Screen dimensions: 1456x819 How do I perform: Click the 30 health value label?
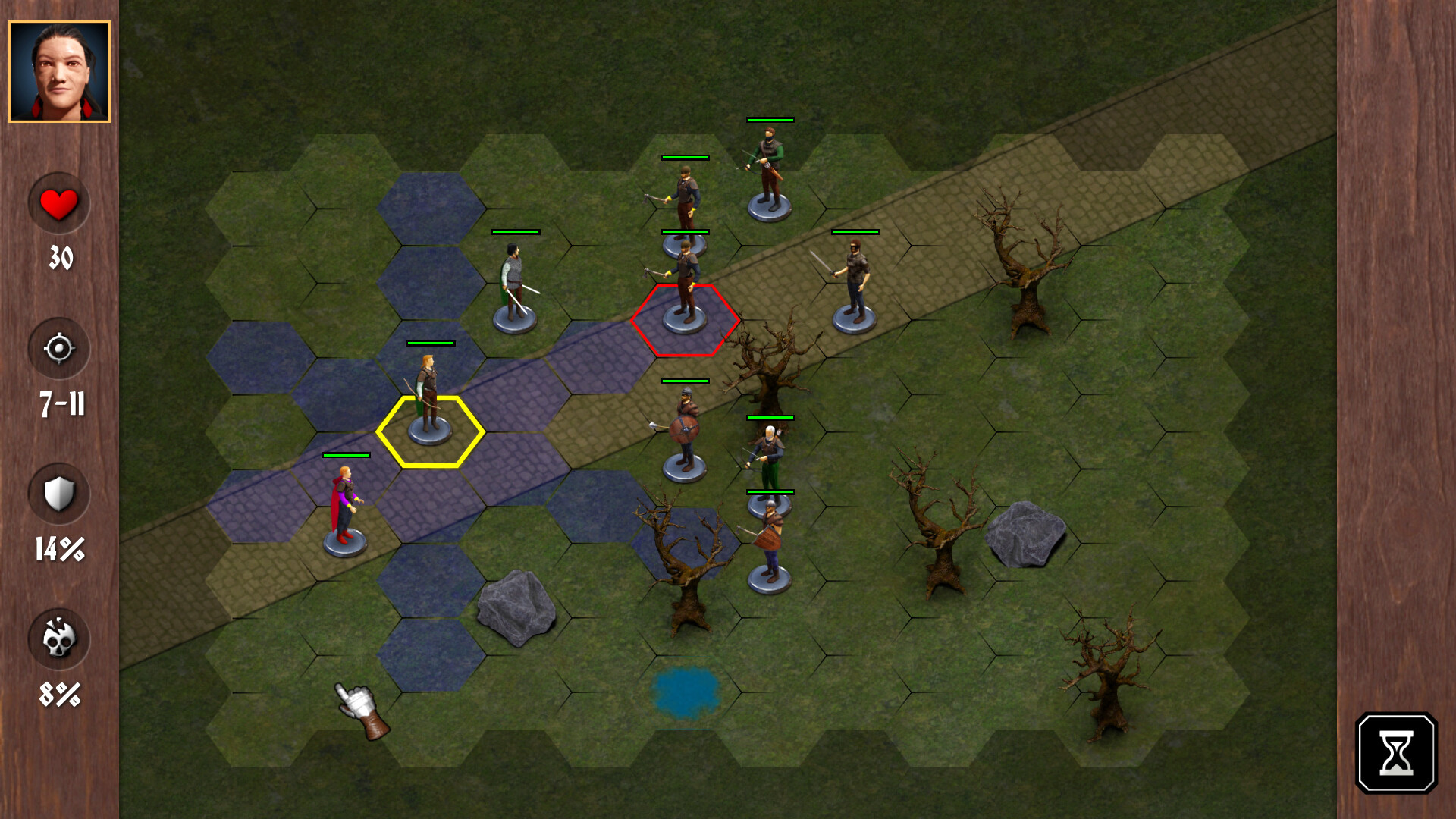[x=61, y=258]
